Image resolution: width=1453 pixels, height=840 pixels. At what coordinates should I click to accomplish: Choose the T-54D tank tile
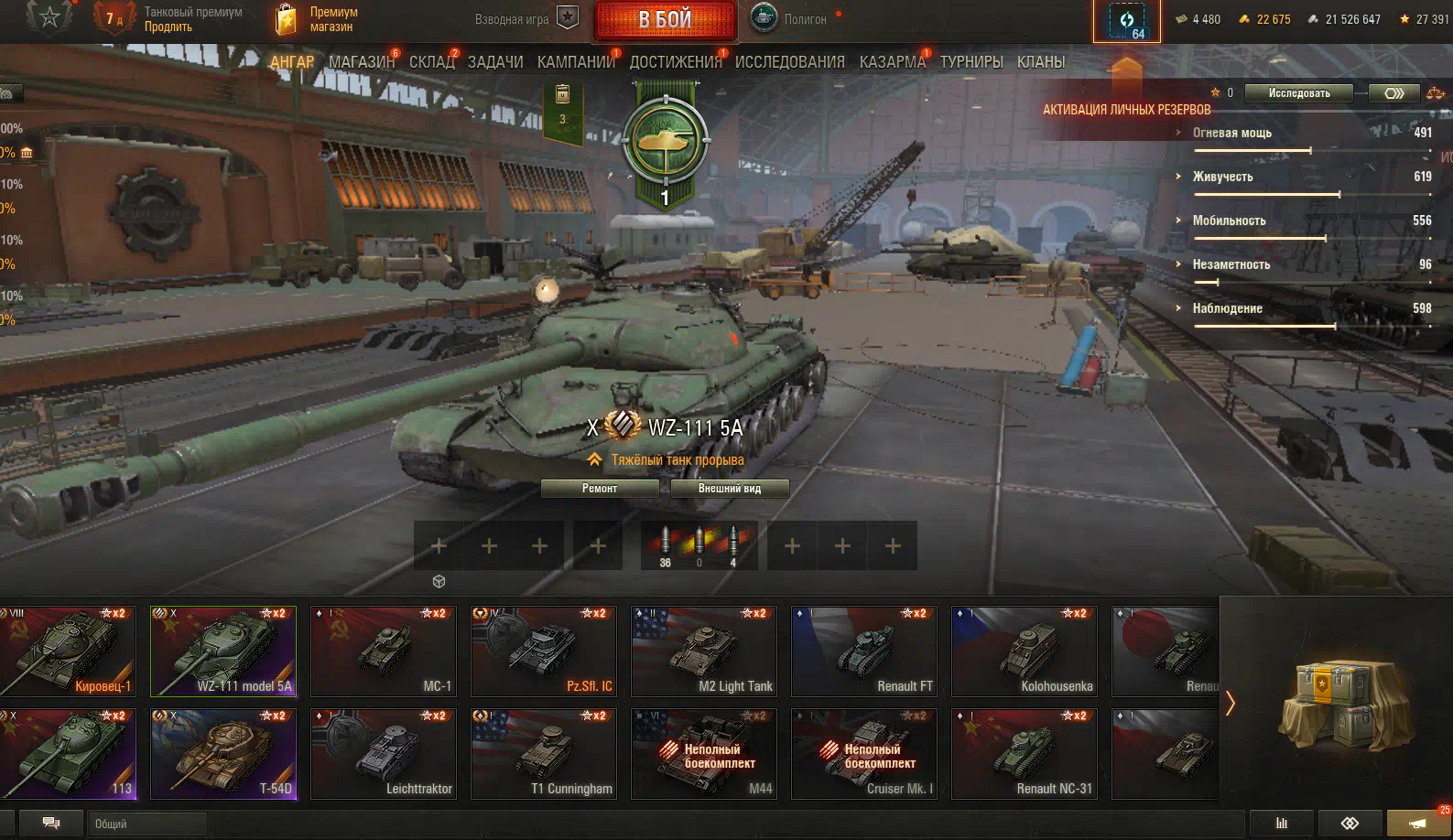click(223, 754)
